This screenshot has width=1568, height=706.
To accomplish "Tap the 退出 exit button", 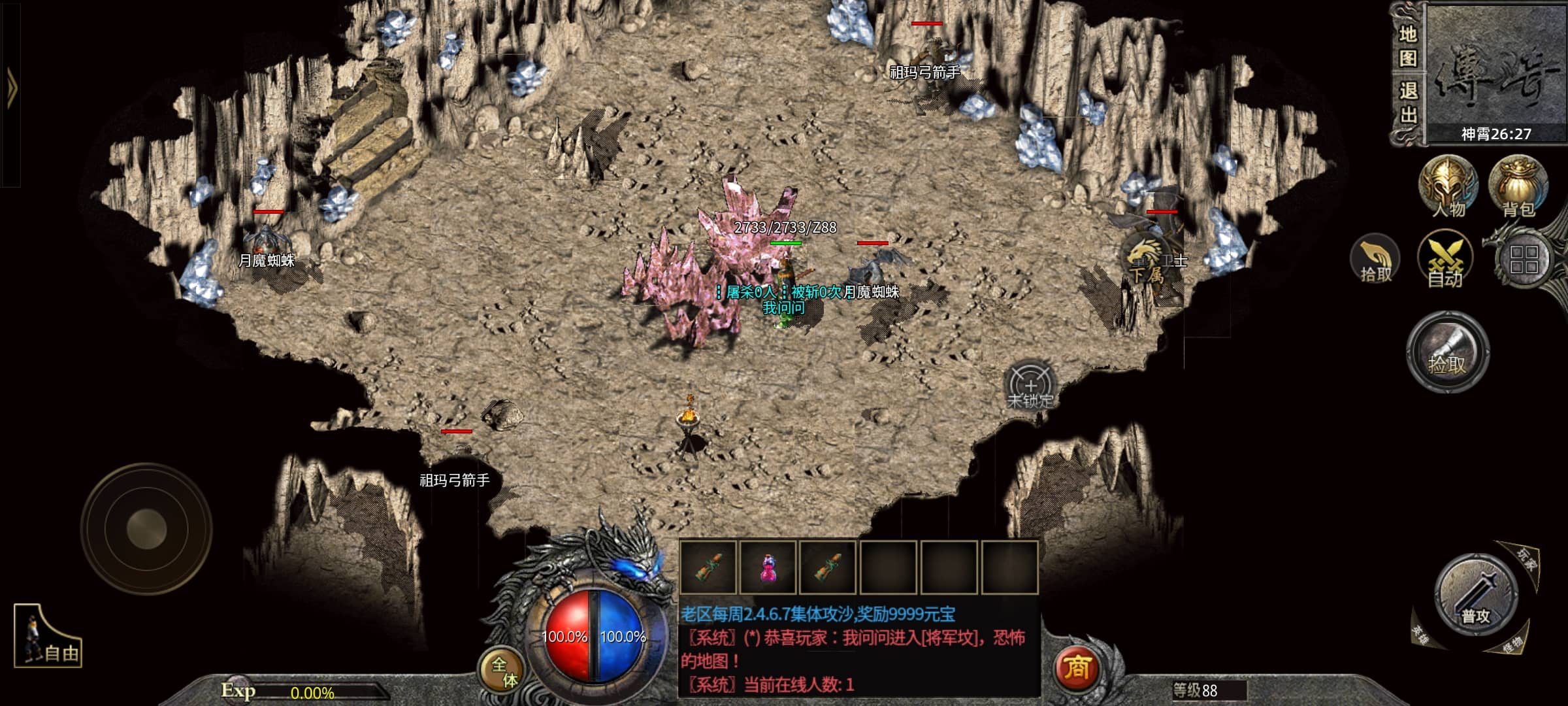I will (x=1407, y=103).
